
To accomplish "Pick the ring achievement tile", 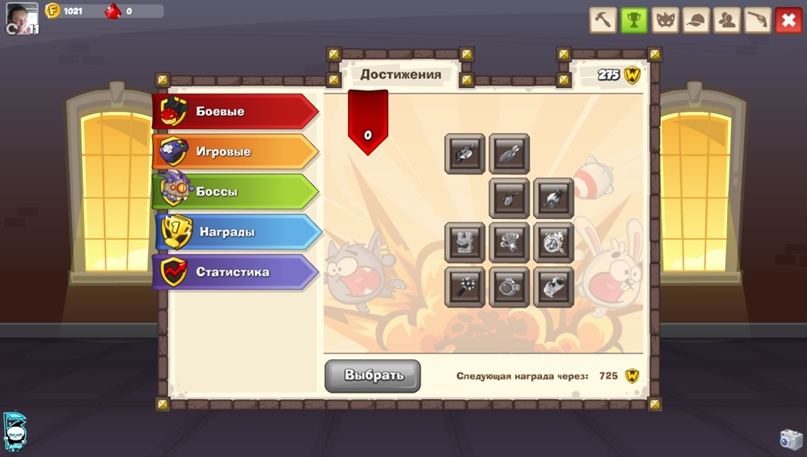I will click(509, 287).
